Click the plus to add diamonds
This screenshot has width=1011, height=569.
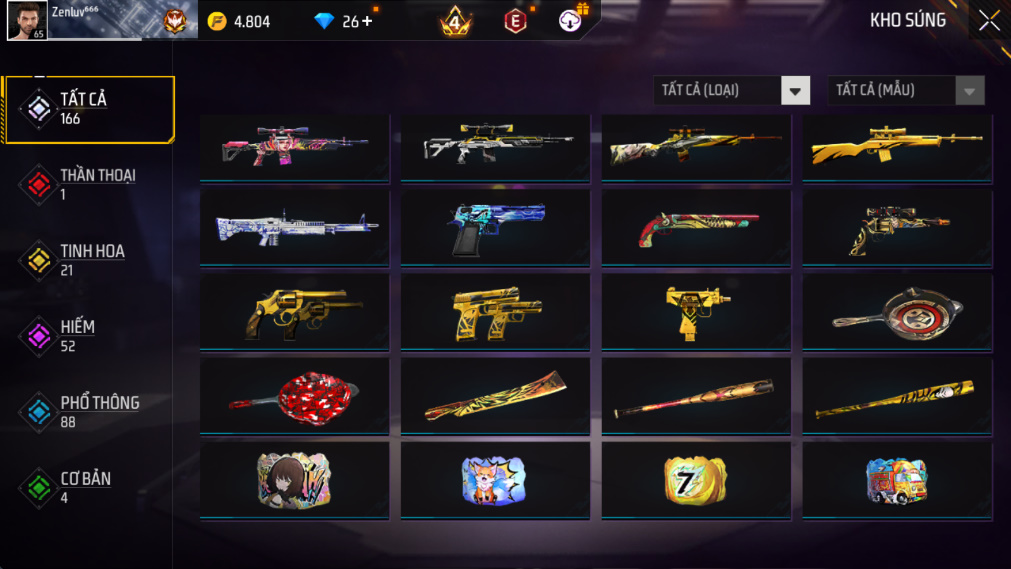[367, 21]
